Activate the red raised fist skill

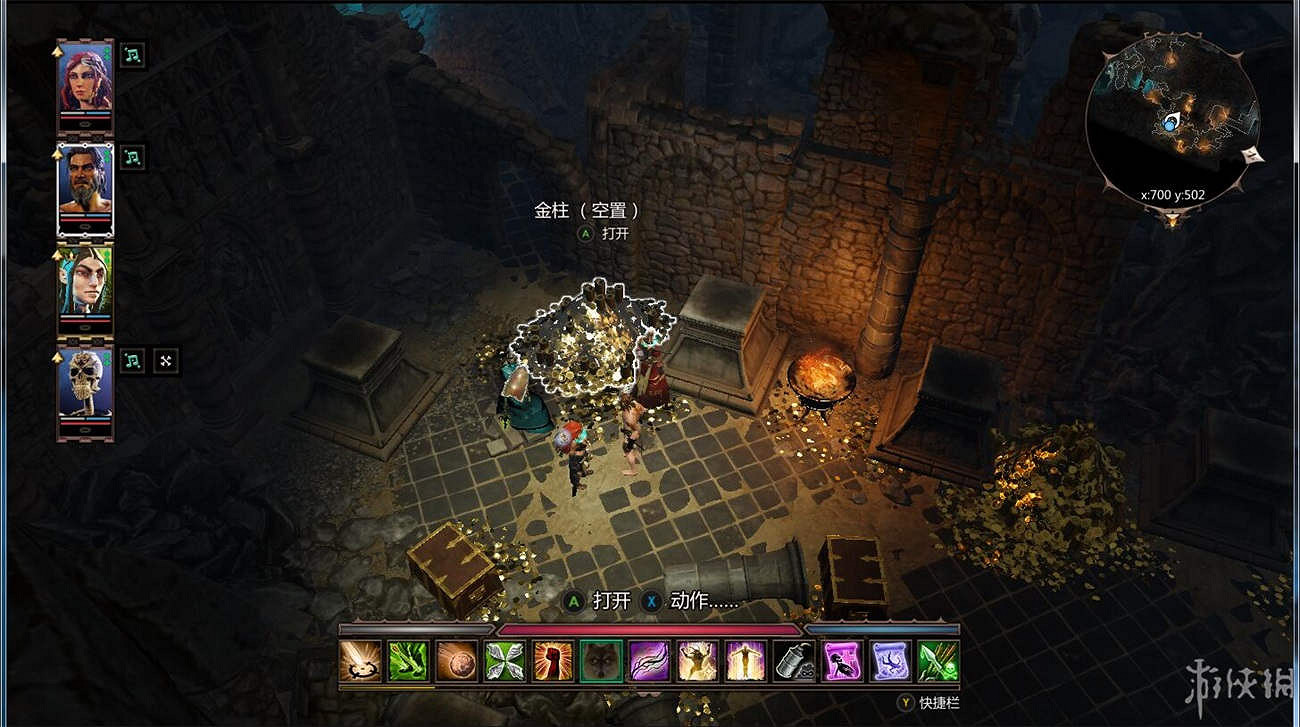click(x=553, y=661)
